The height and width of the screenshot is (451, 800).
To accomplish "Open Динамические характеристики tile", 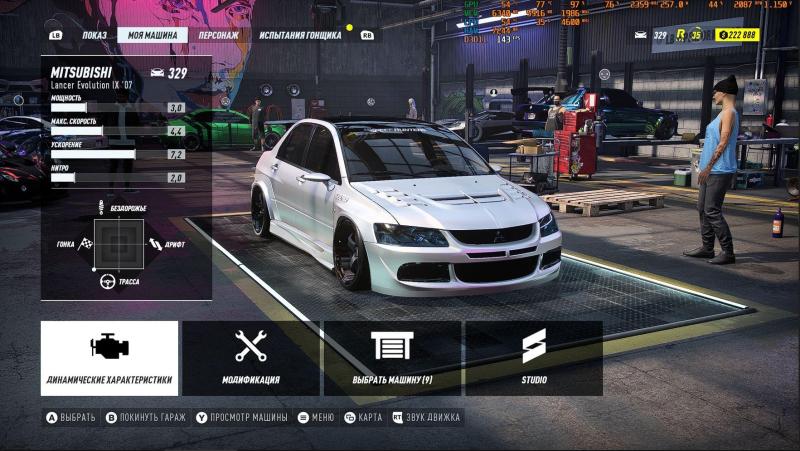I will [x=109, y=358].
